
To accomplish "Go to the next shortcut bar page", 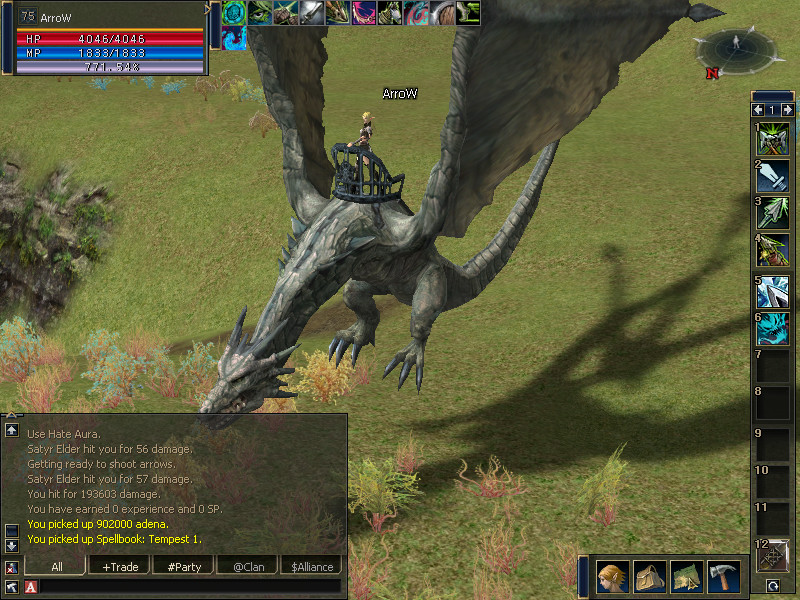I will click(x=788, y=109).
